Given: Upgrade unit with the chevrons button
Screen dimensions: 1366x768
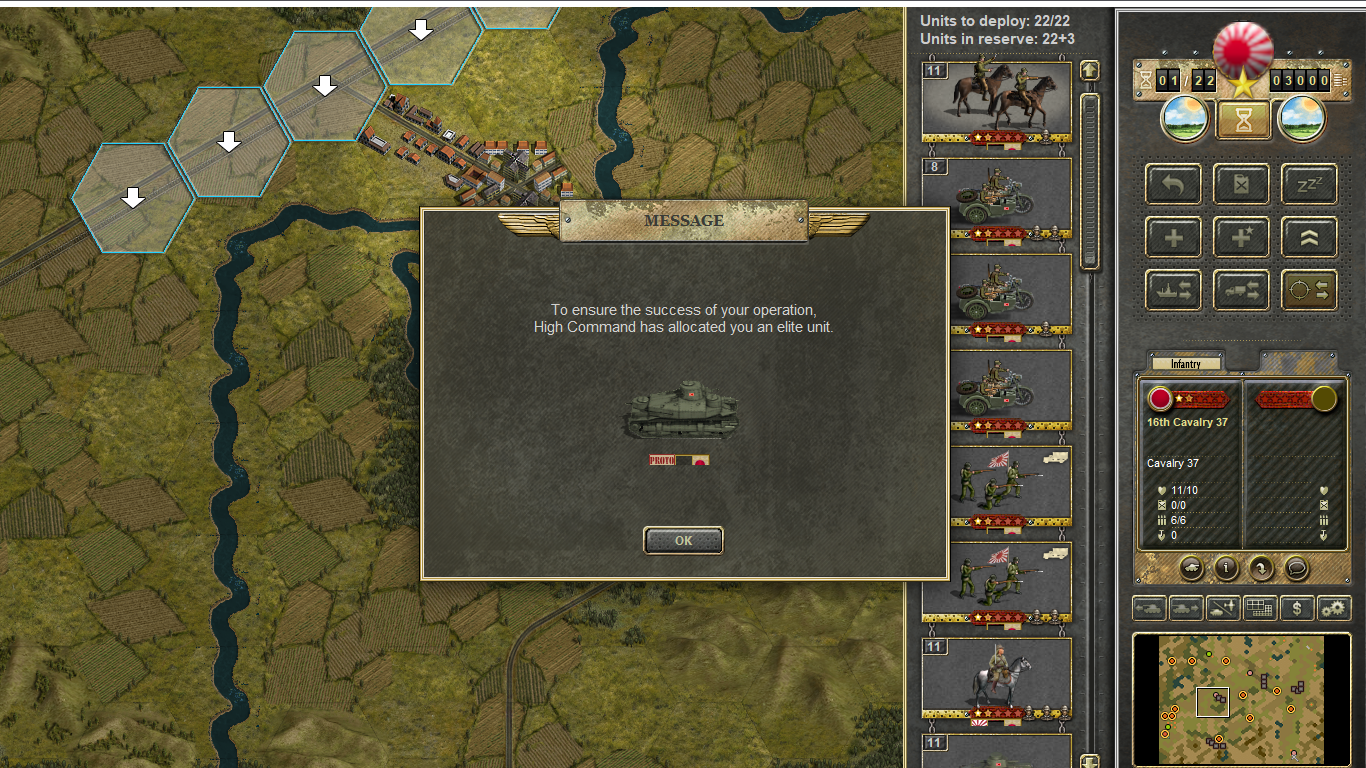Looking at the screenshot, I should tap(1309, 238).
